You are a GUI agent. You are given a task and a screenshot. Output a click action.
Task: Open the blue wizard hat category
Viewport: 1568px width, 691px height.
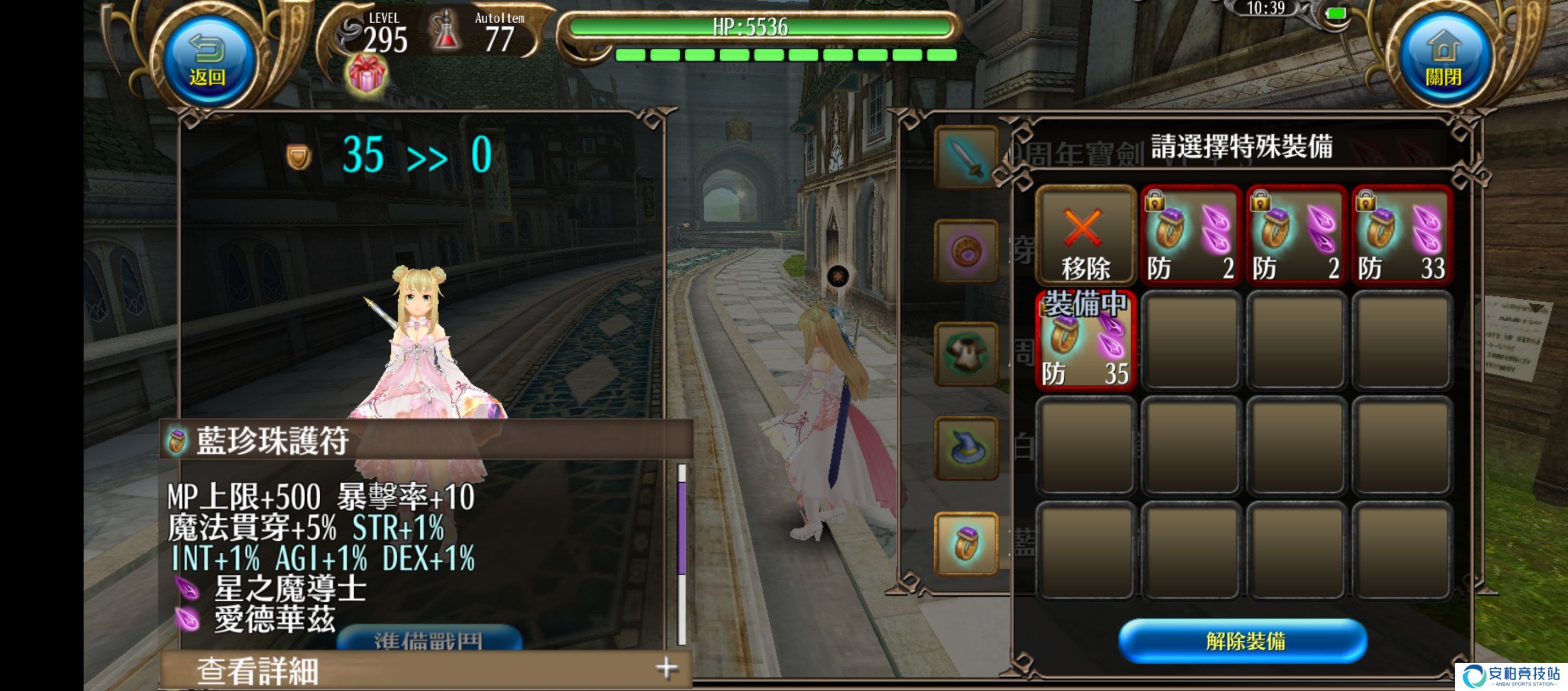966,448
